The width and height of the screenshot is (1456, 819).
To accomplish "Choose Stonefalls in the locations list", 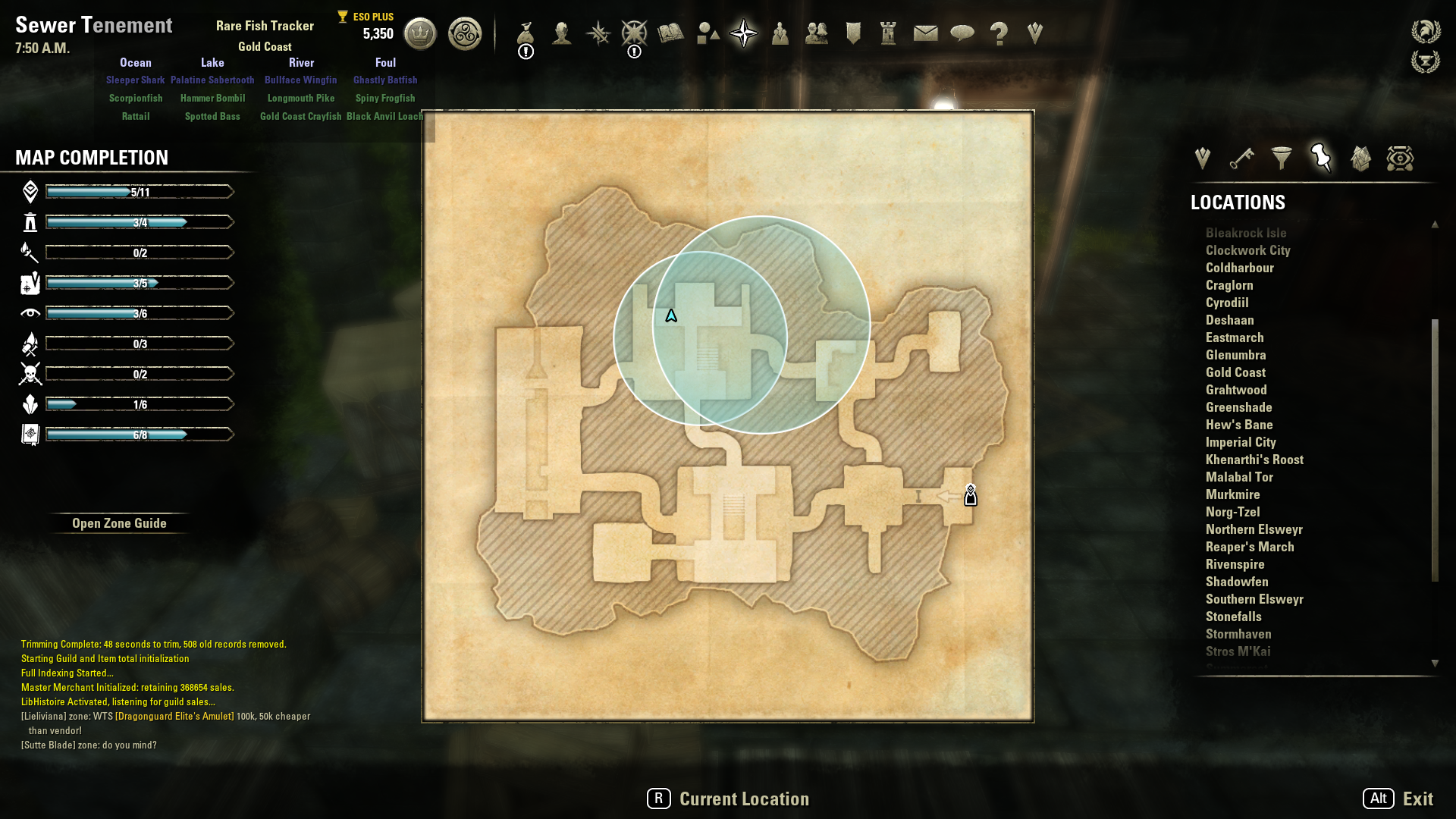I will [x=1233, y=617].
